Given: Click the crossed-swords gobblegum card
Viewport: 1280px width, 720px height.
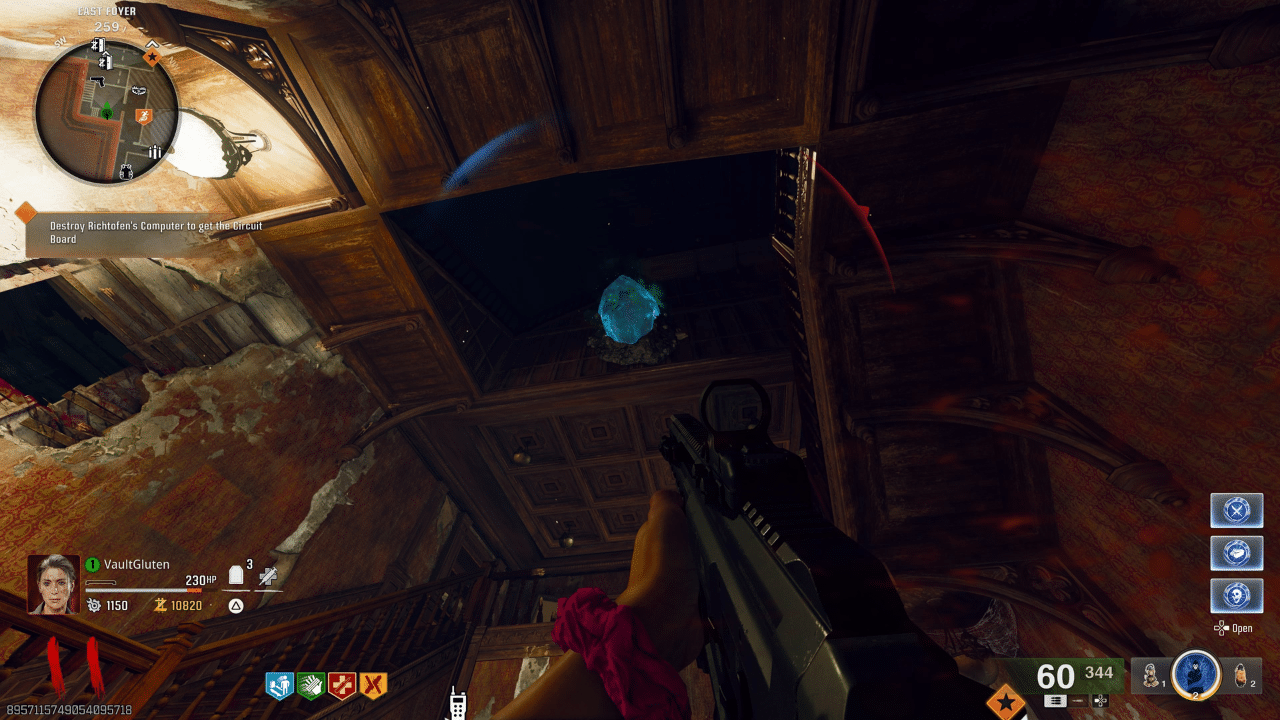Looking at the screenshot, I should pos(1236,510).
